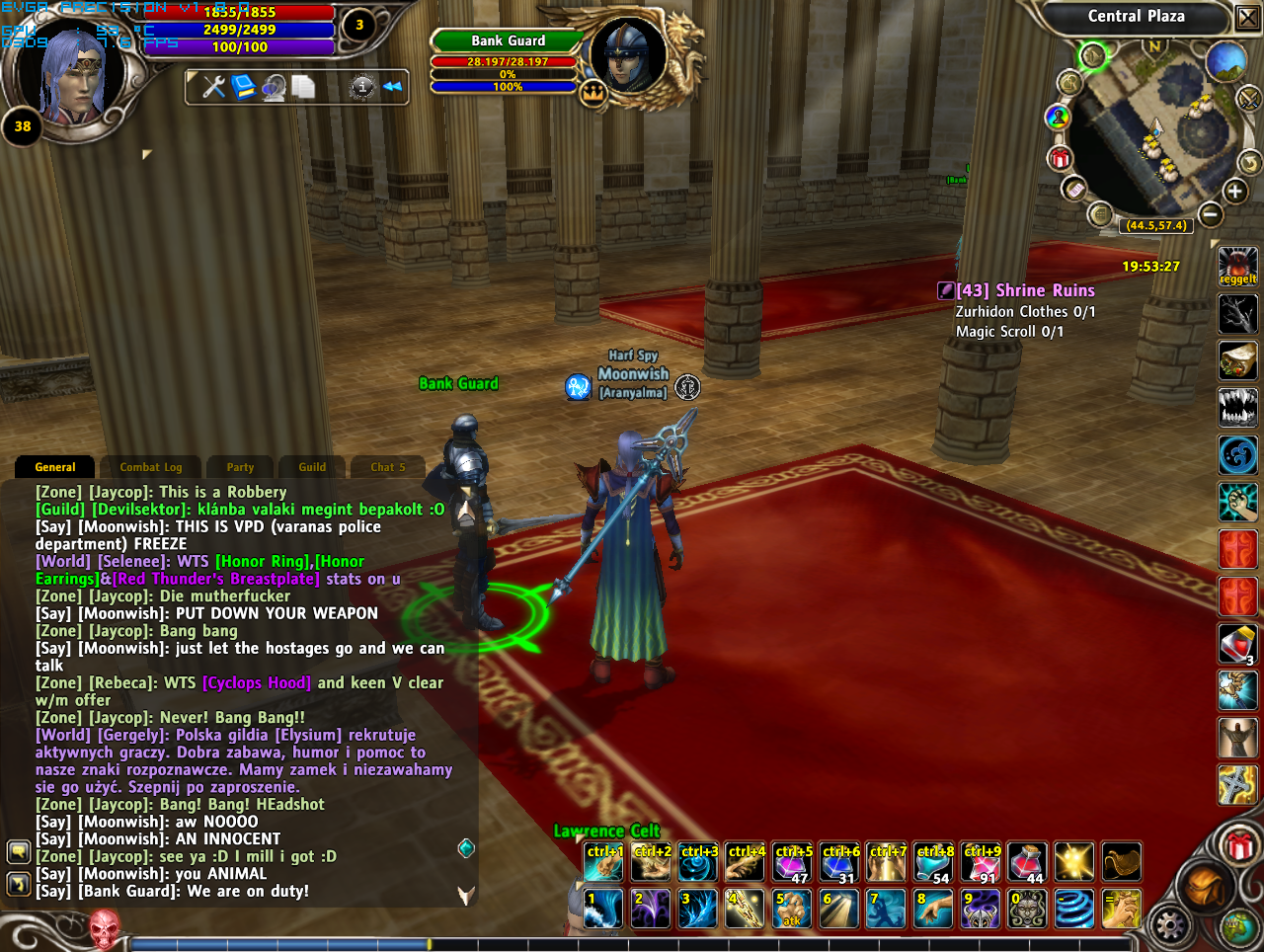Open the world map globe icon
1264x952 pixels.
pos(1225,61)
